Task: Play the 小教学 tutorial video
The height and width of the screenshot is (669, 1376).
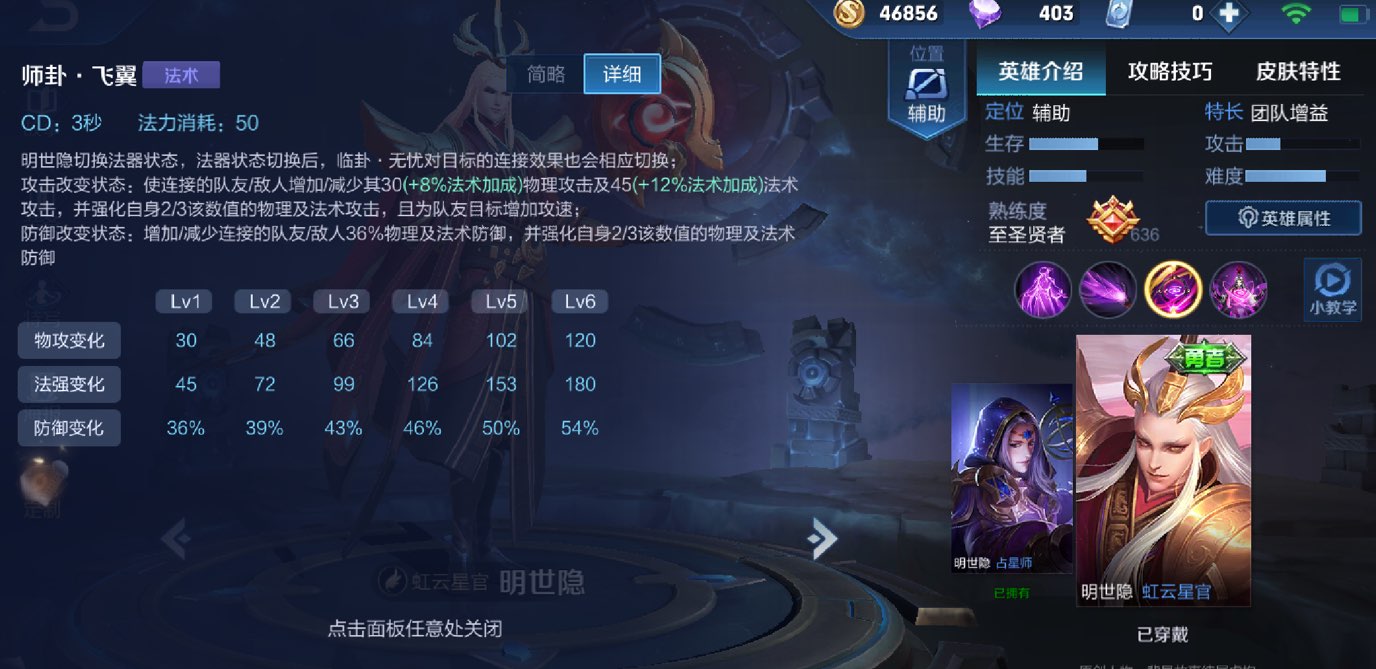Action: [1333, 289]
